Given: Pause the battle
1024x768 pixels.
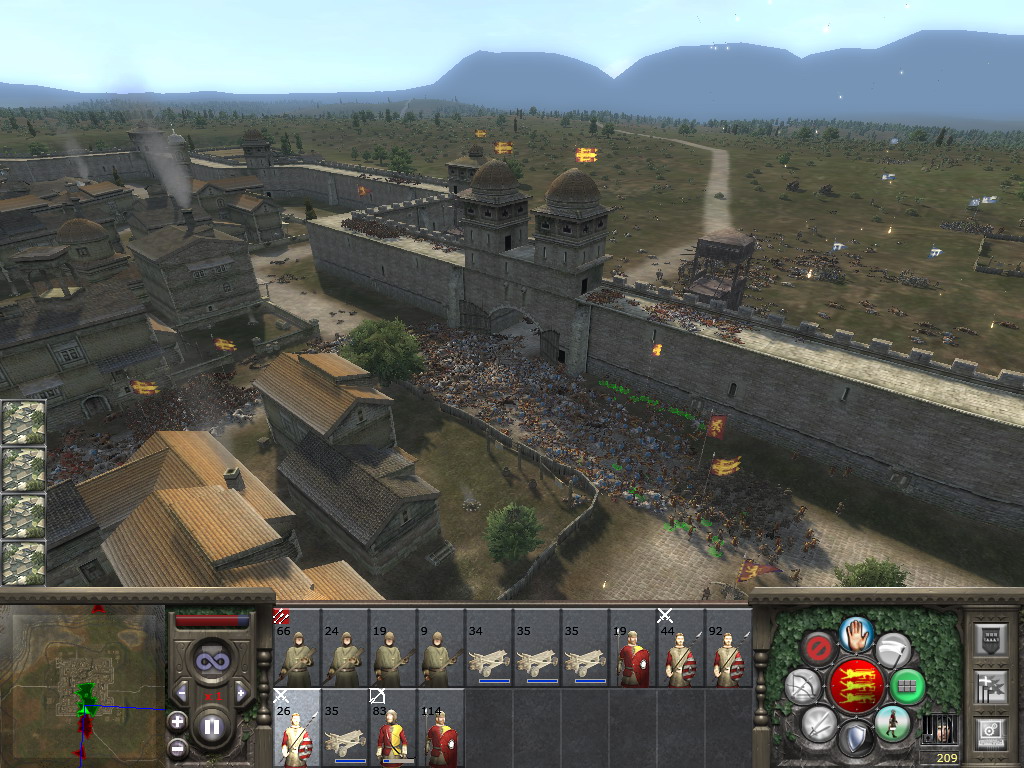Looking at the screenshot, I should (211, 727).
